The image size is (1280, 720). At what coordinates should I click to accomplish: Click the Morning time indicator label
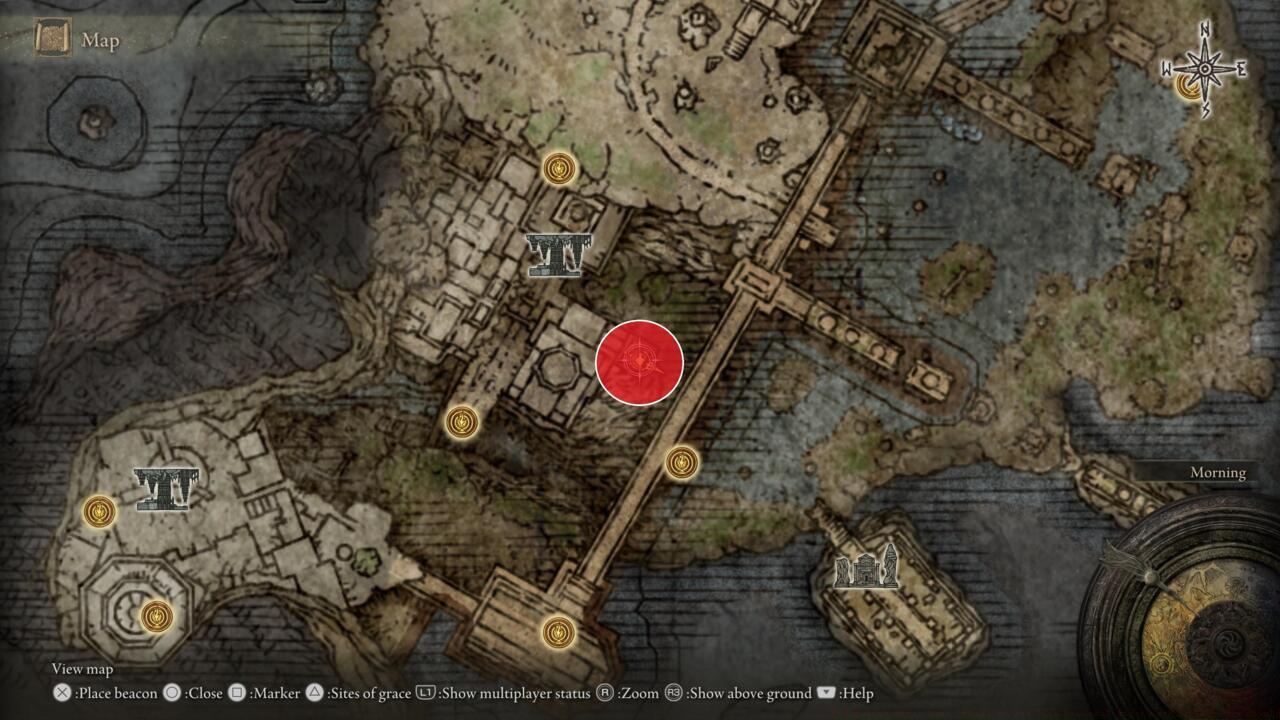[1218, 471]
